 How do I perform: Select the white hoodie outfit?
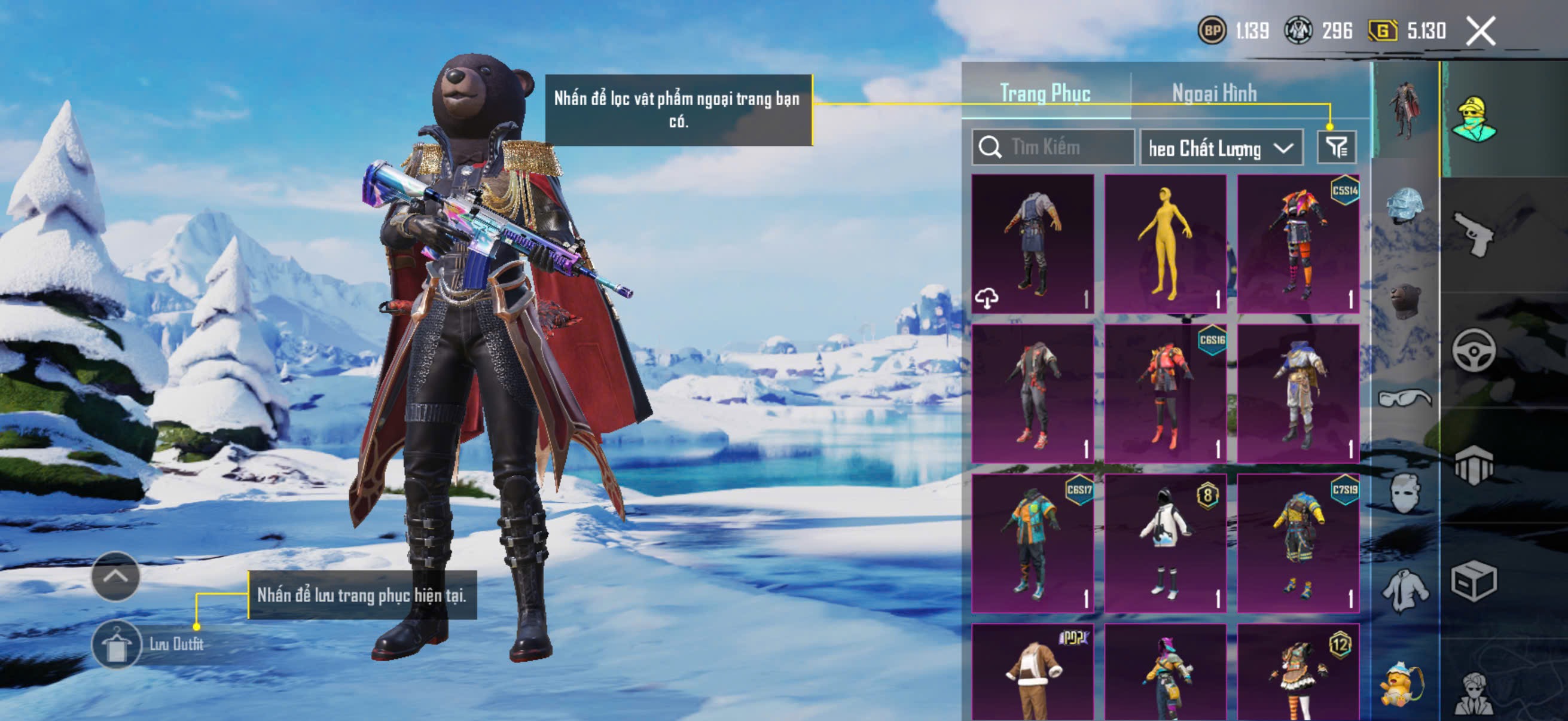(x=1165, y=543)
